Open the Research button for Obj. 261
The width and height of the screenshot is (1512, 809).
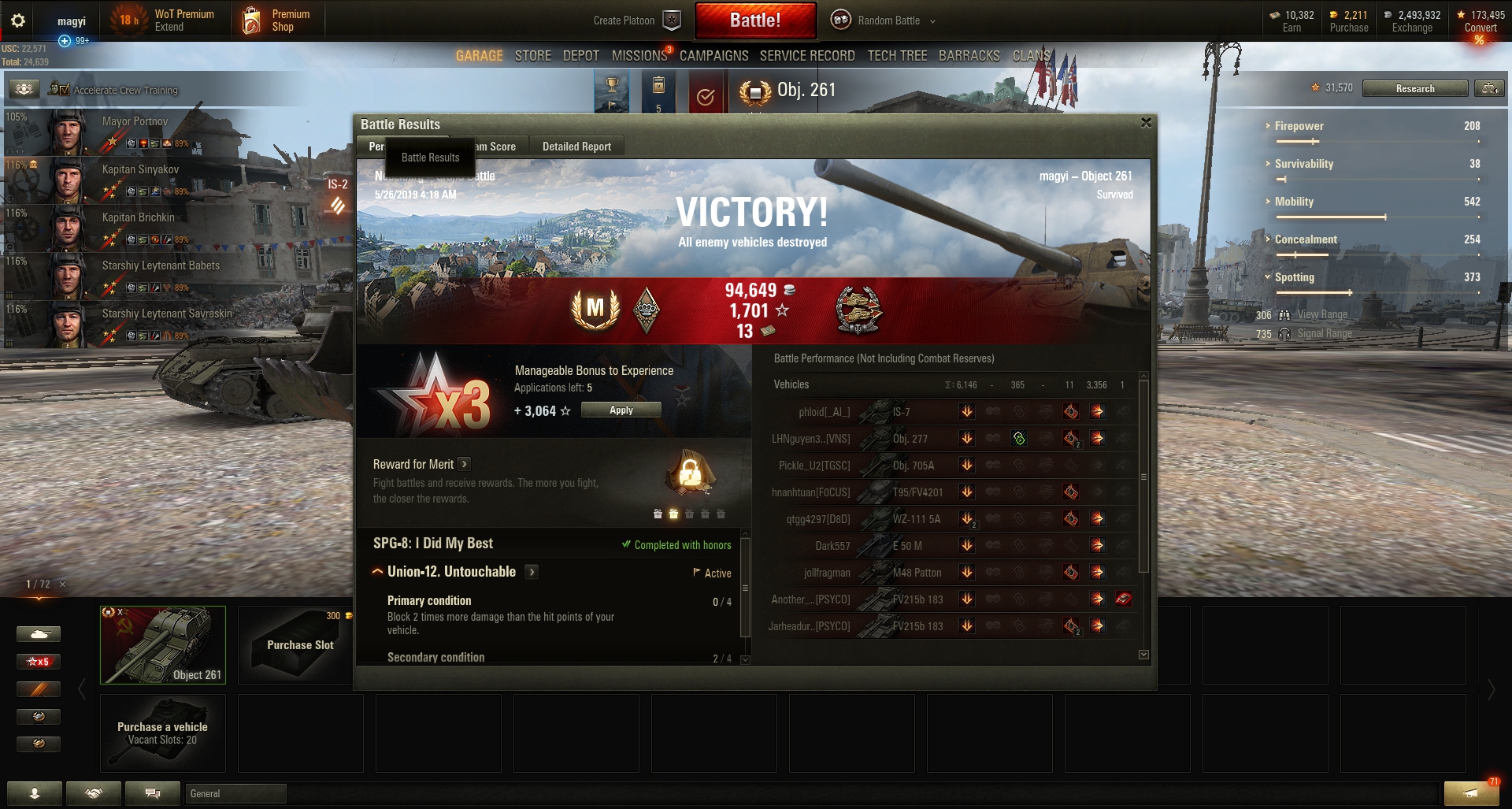(1414, 88)
